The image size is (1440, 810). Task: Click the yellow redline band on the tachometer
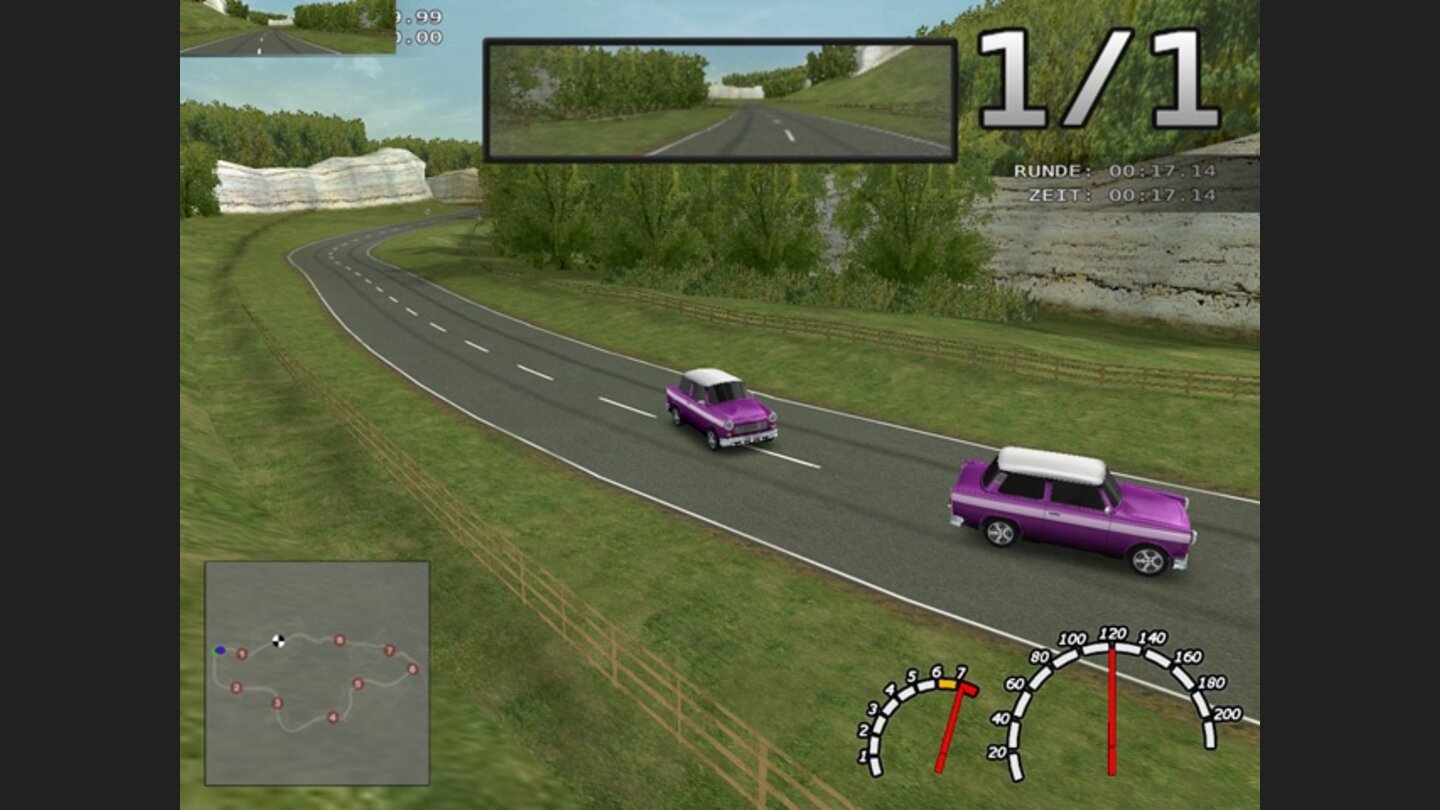click(948, 684)
